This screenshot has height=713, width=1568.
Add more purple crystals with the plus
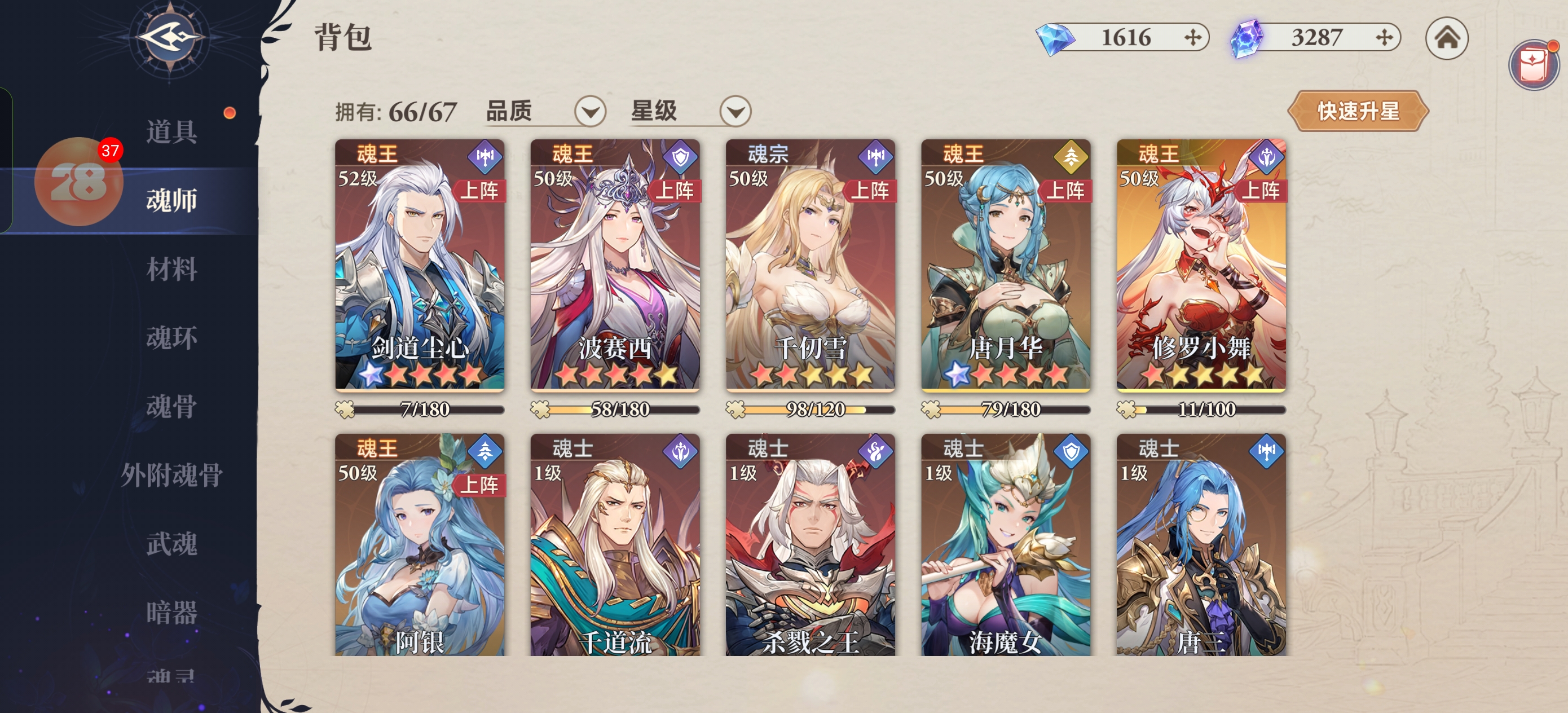(x=1384, y=38)
